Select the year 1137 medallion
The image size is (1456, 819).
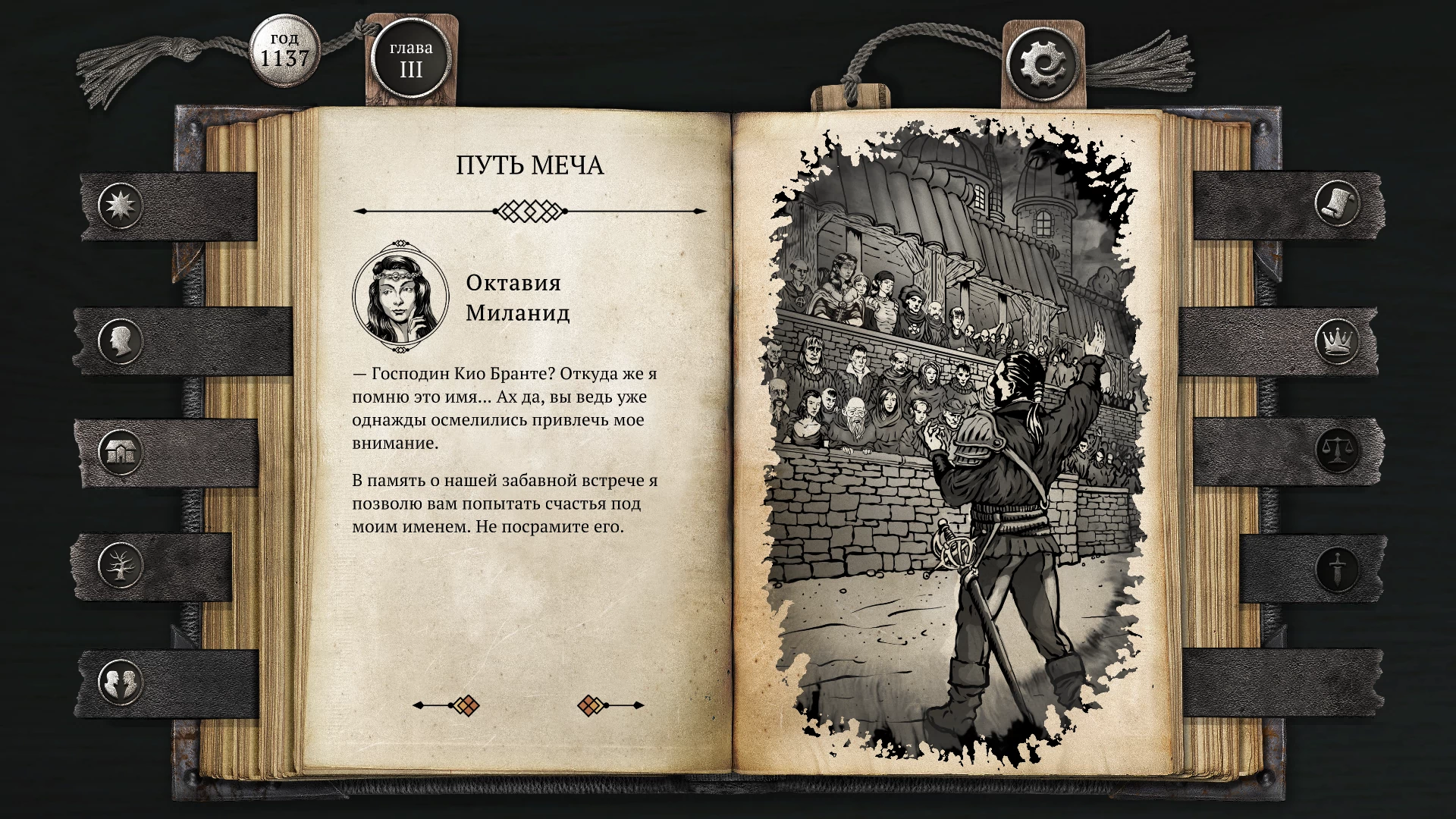(284, 50)
